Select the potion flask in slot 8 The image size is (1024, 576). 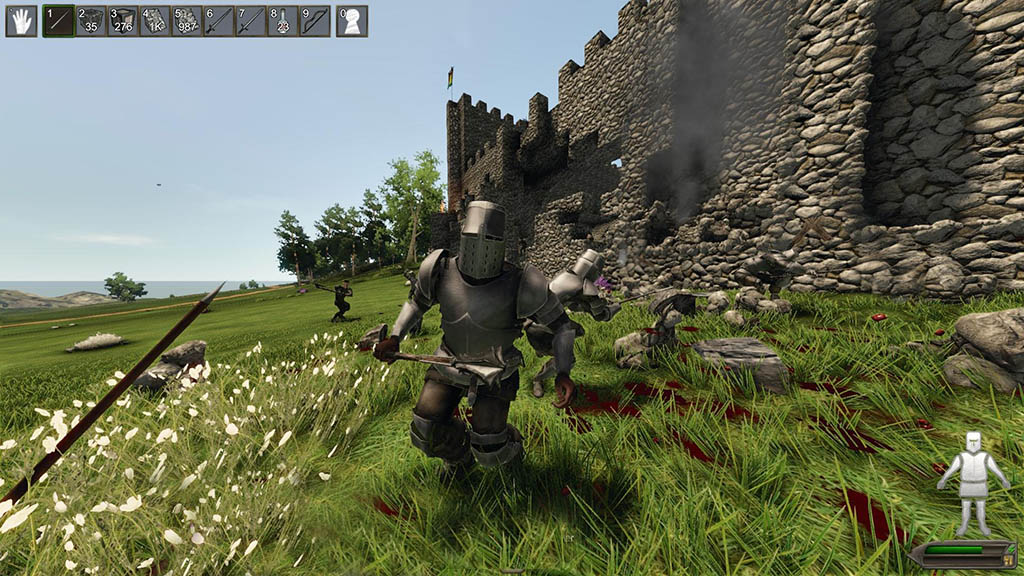click(283, 21)
